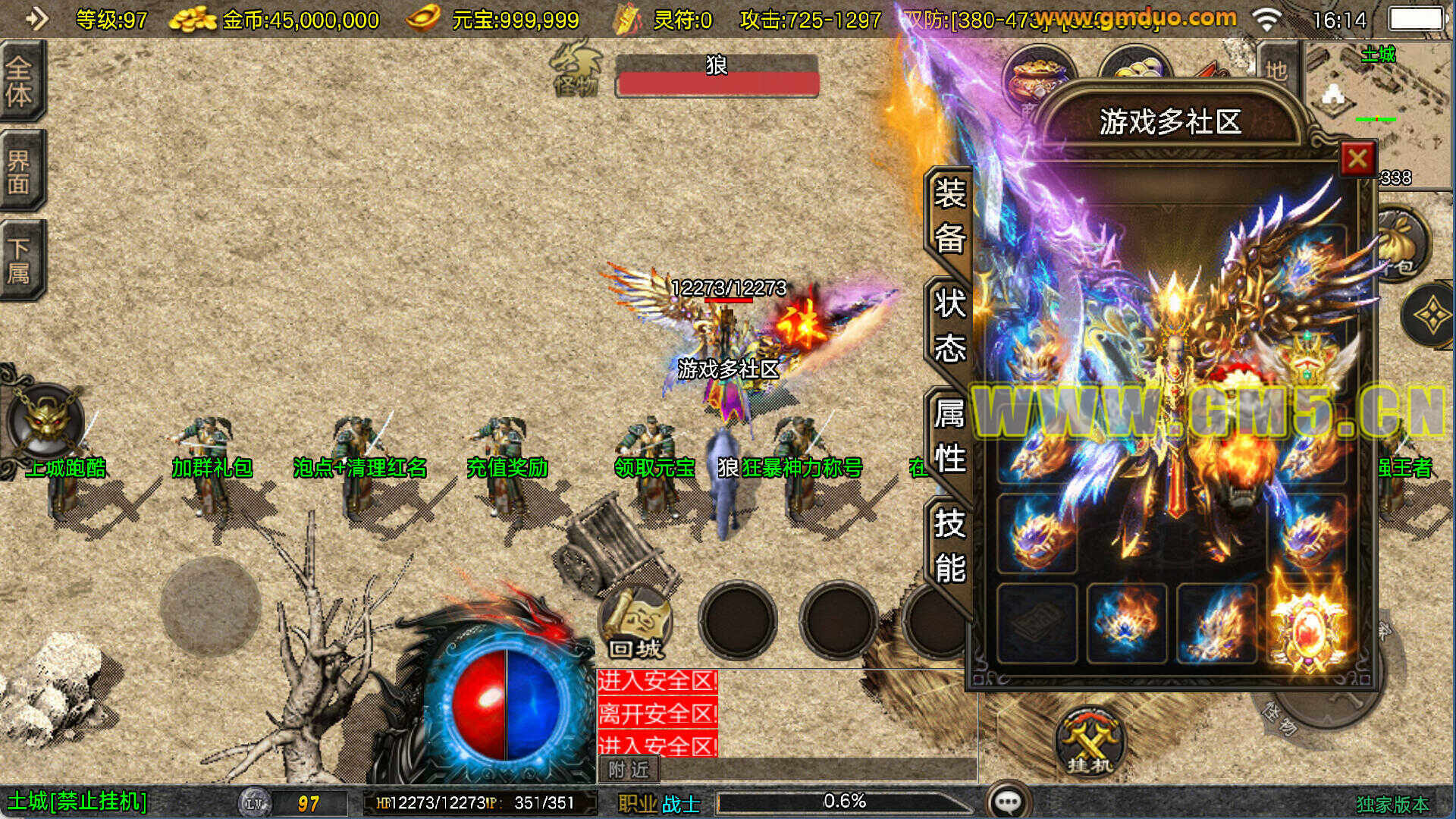Close the character equipment panel
Screen dimensions: 1456x819
1357,159
